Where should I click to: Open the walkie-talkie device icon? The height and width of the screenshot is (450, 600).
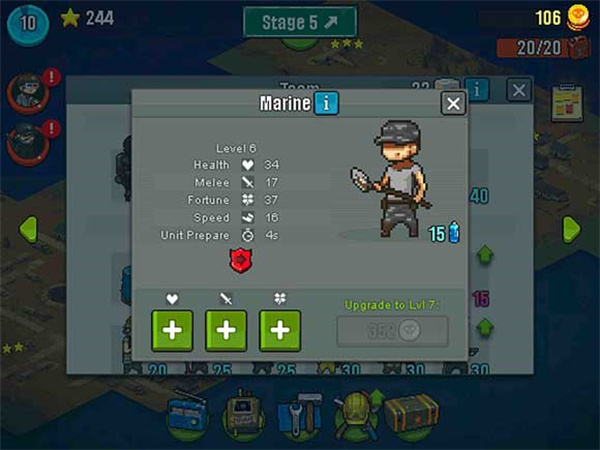pyautogui.click(x=241, y=412)
